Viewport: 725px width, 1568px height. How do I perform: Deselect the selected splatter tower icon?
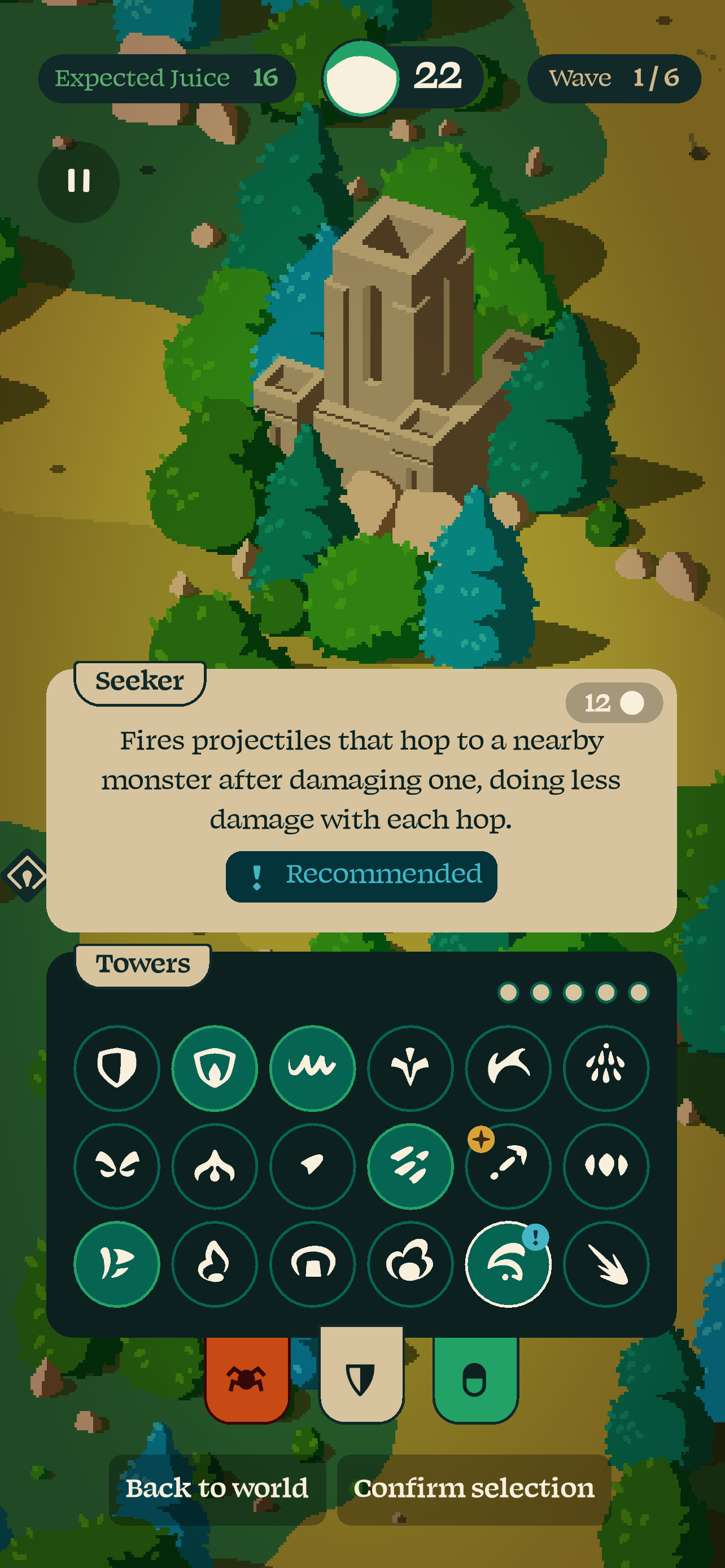(411, 1164)
